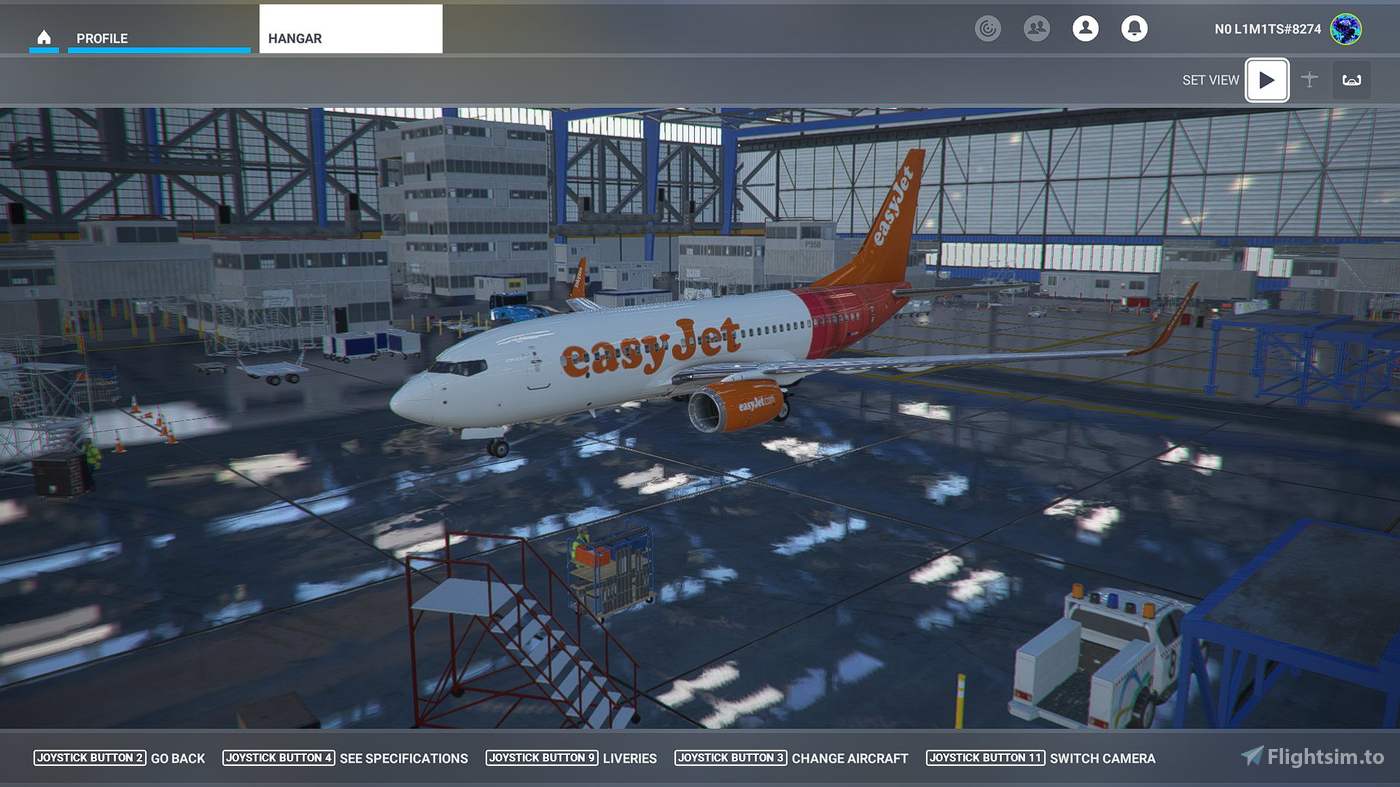Toggle the Set View play control
This screenshot has height=787, width=1400.
[1267, 79]
